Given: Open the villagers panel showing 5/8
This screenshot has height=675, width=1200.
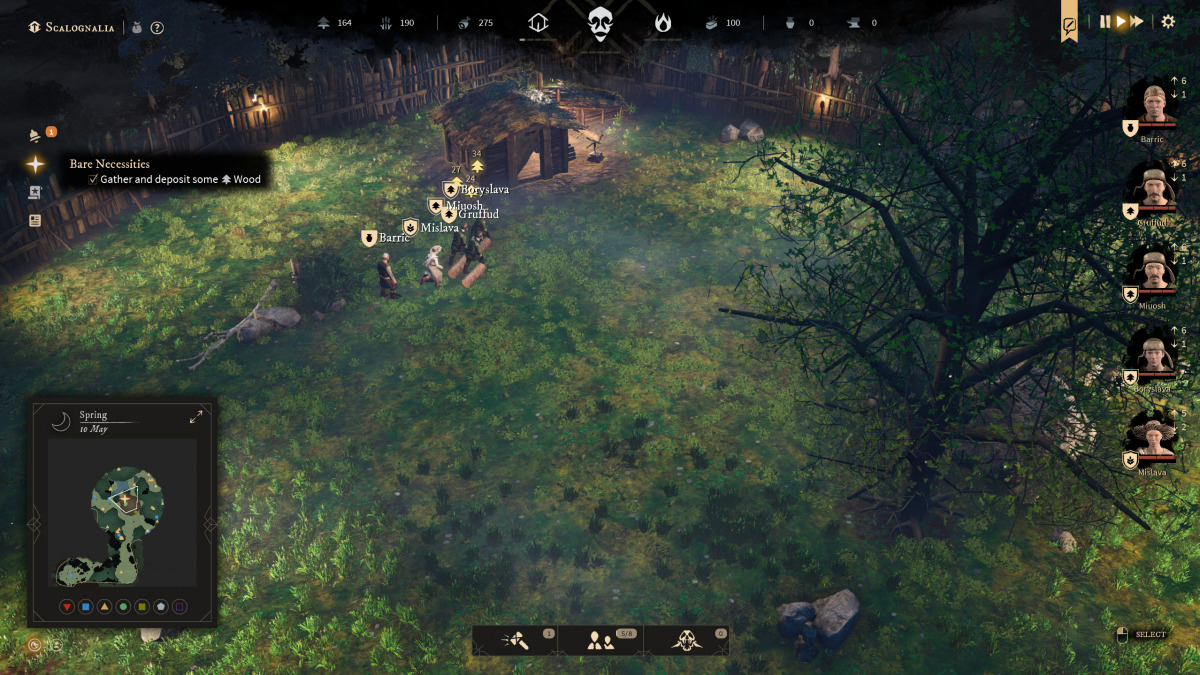Looking at the screenshot, I should [600, 641].
